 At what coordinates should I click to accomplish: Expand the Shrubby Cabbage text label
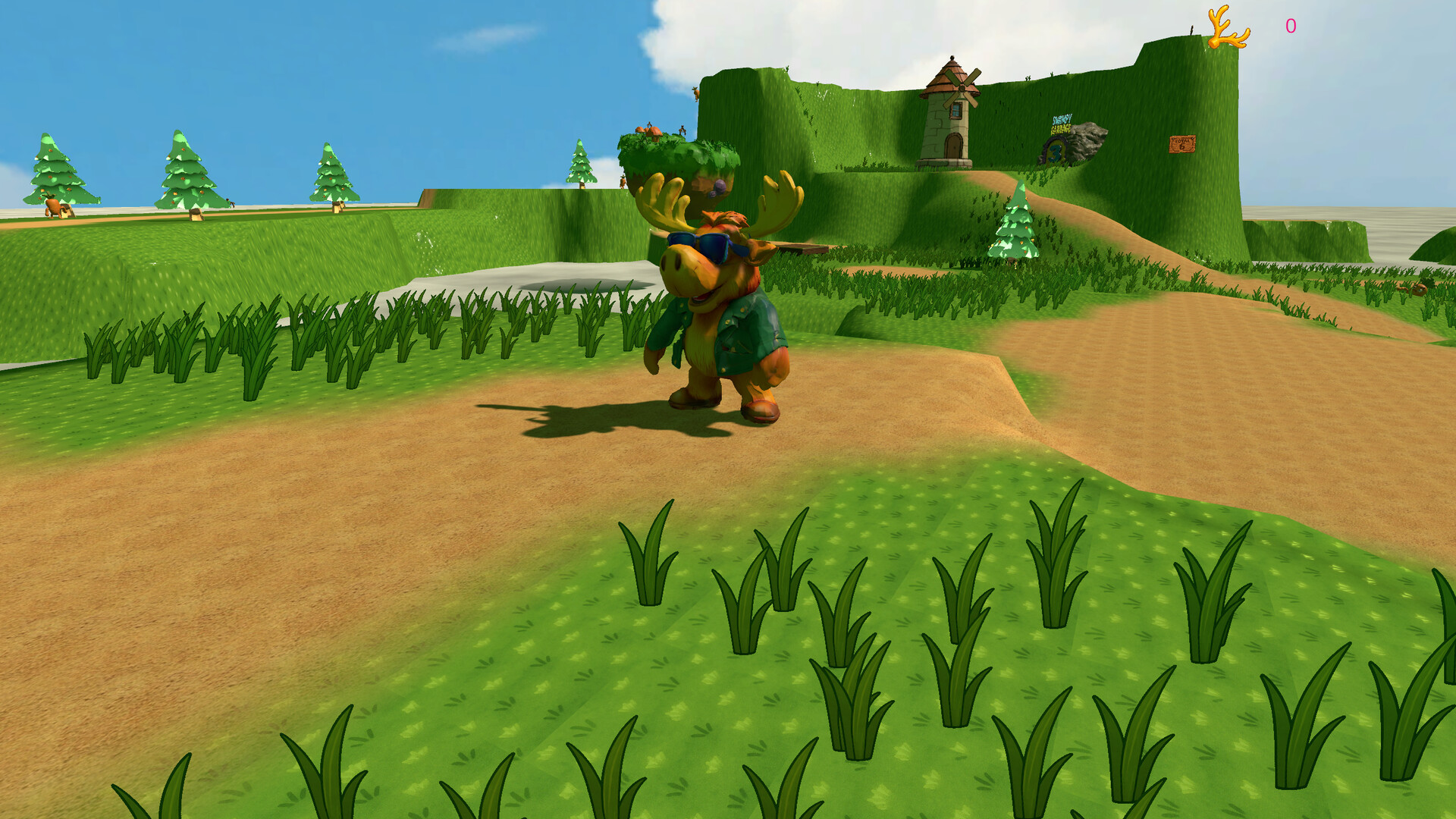(1060, 125)
